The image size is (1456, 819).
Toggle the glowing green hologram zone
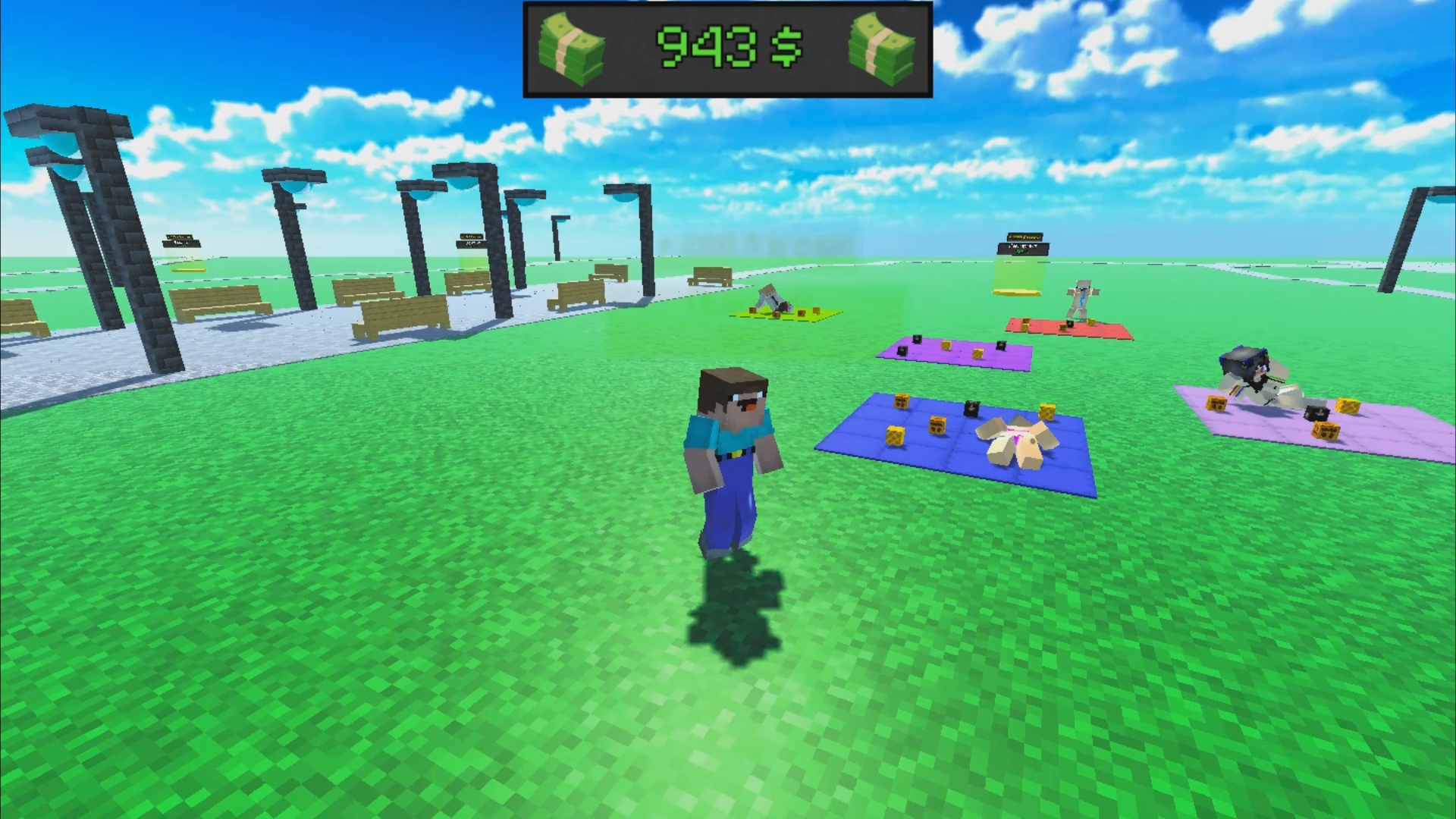(x=1018, y=273)
